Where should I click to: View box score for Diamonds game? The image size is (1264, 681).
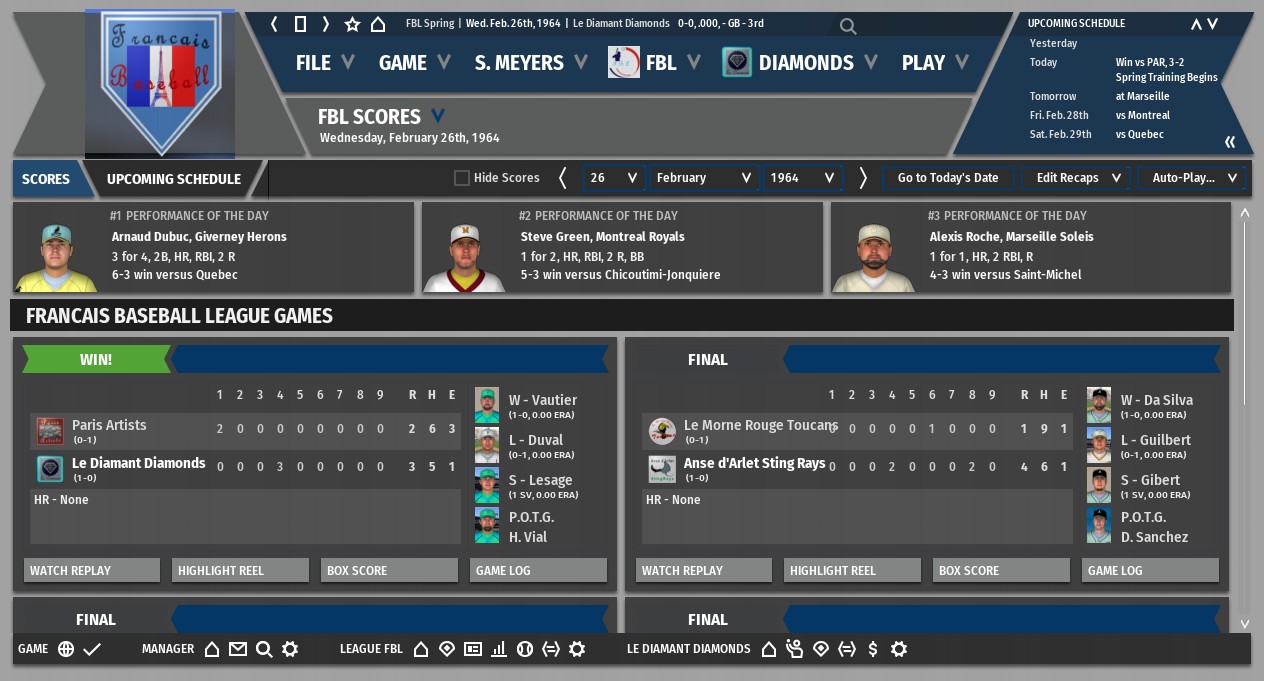pyautogui.click(x=389, y=570)
